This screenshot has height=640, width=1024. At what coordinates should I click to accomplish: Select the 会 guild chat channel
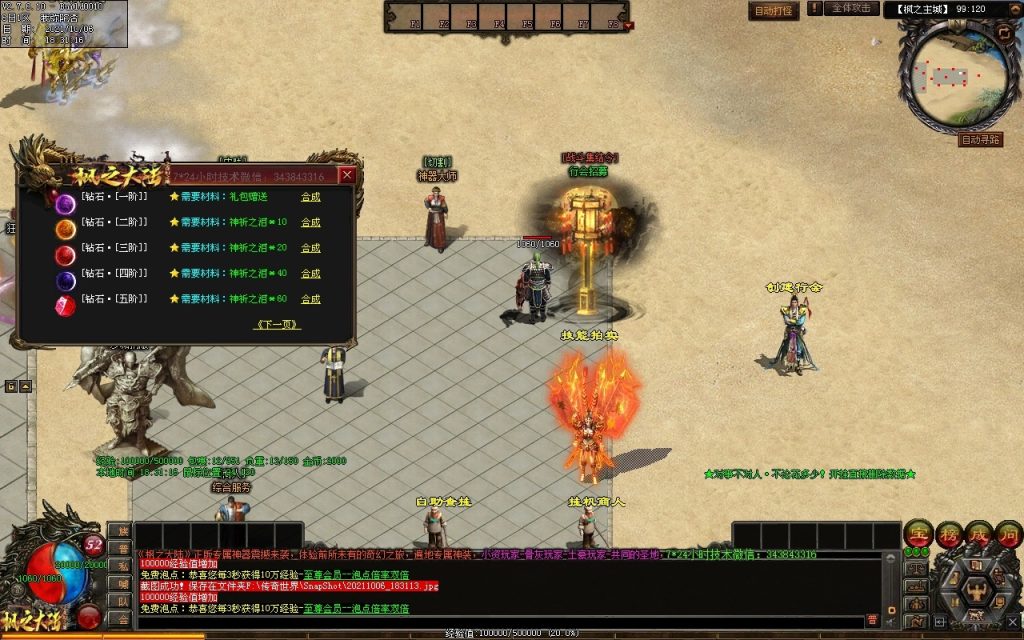tap(119, 618)
